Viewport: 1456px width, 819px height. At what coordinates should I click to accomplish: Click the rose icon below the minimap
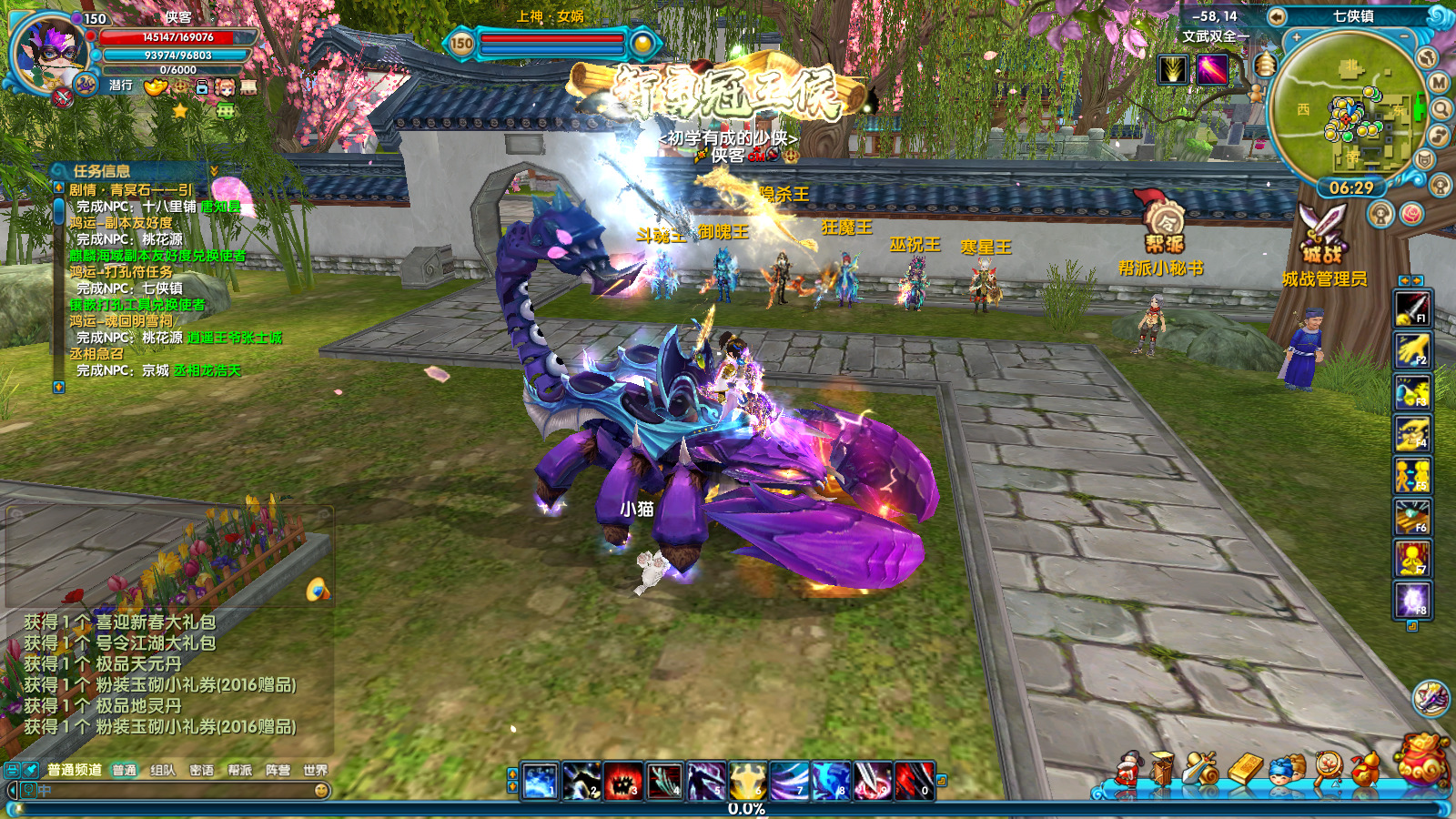(1411, 214)
